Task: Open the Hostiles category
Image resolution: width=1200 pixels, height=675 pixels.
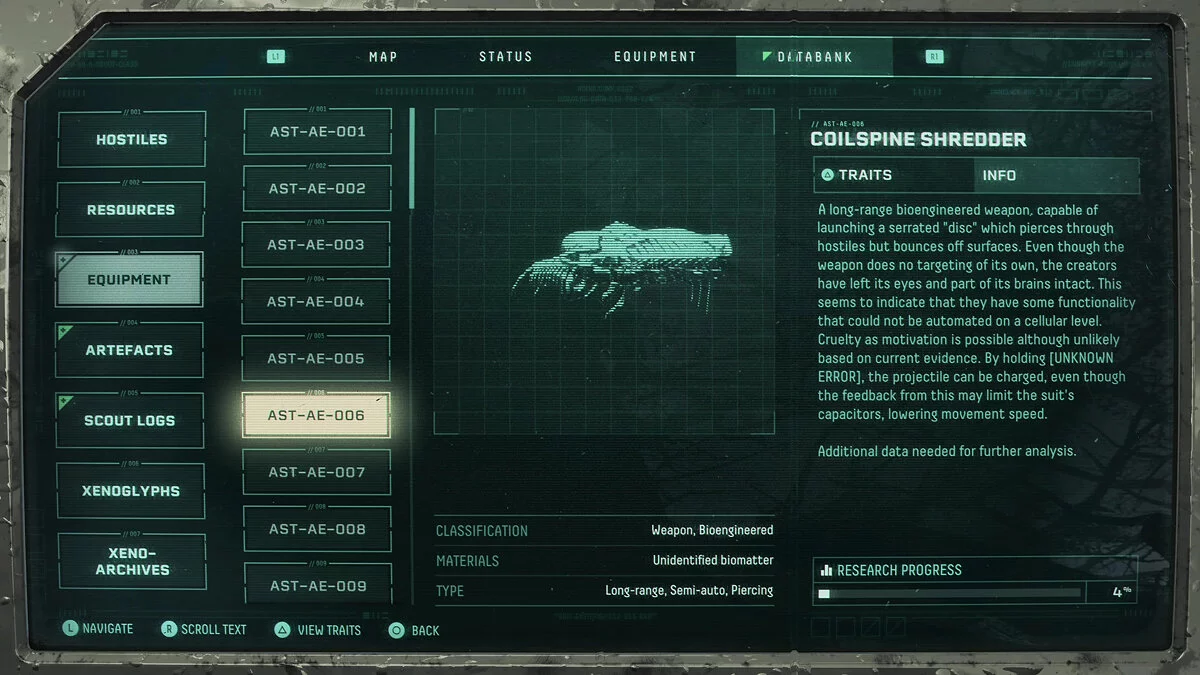Action: click(131, 139)
